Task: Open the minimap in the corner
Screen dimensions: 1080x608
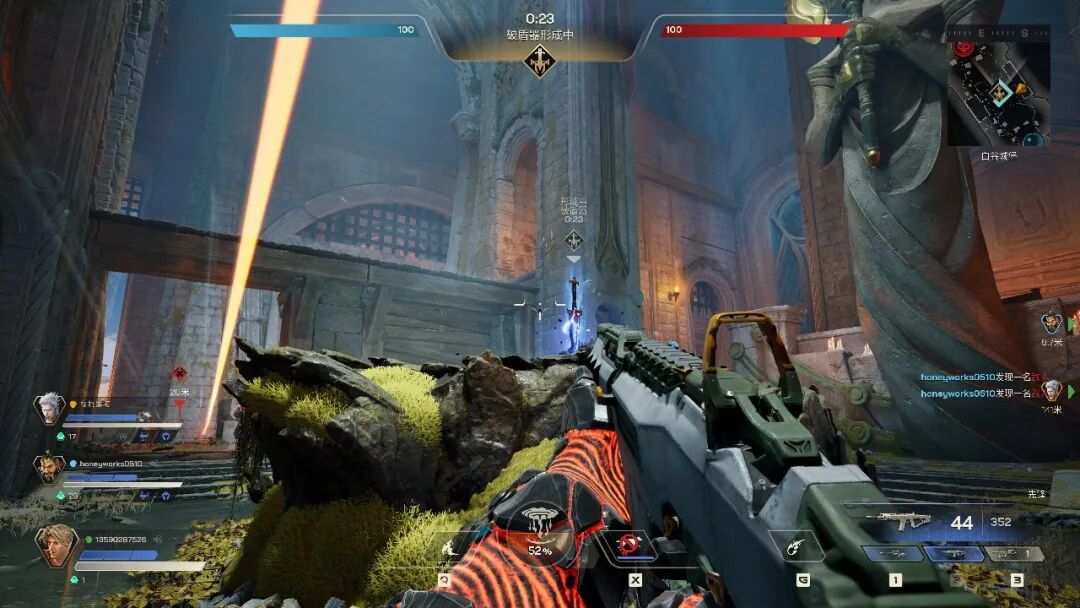Action: 998,86
